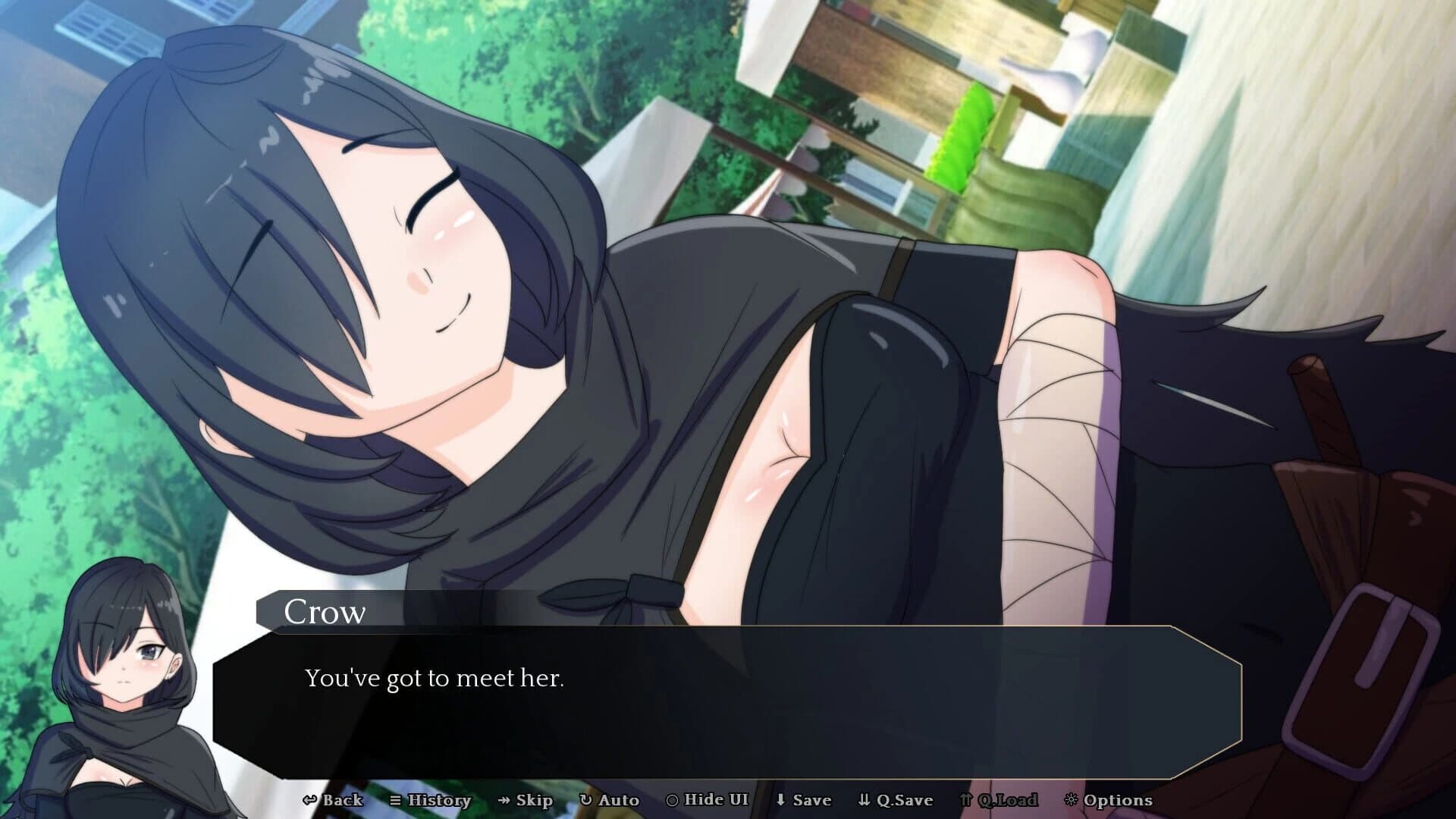Go back to the previous line

(340, 799)
